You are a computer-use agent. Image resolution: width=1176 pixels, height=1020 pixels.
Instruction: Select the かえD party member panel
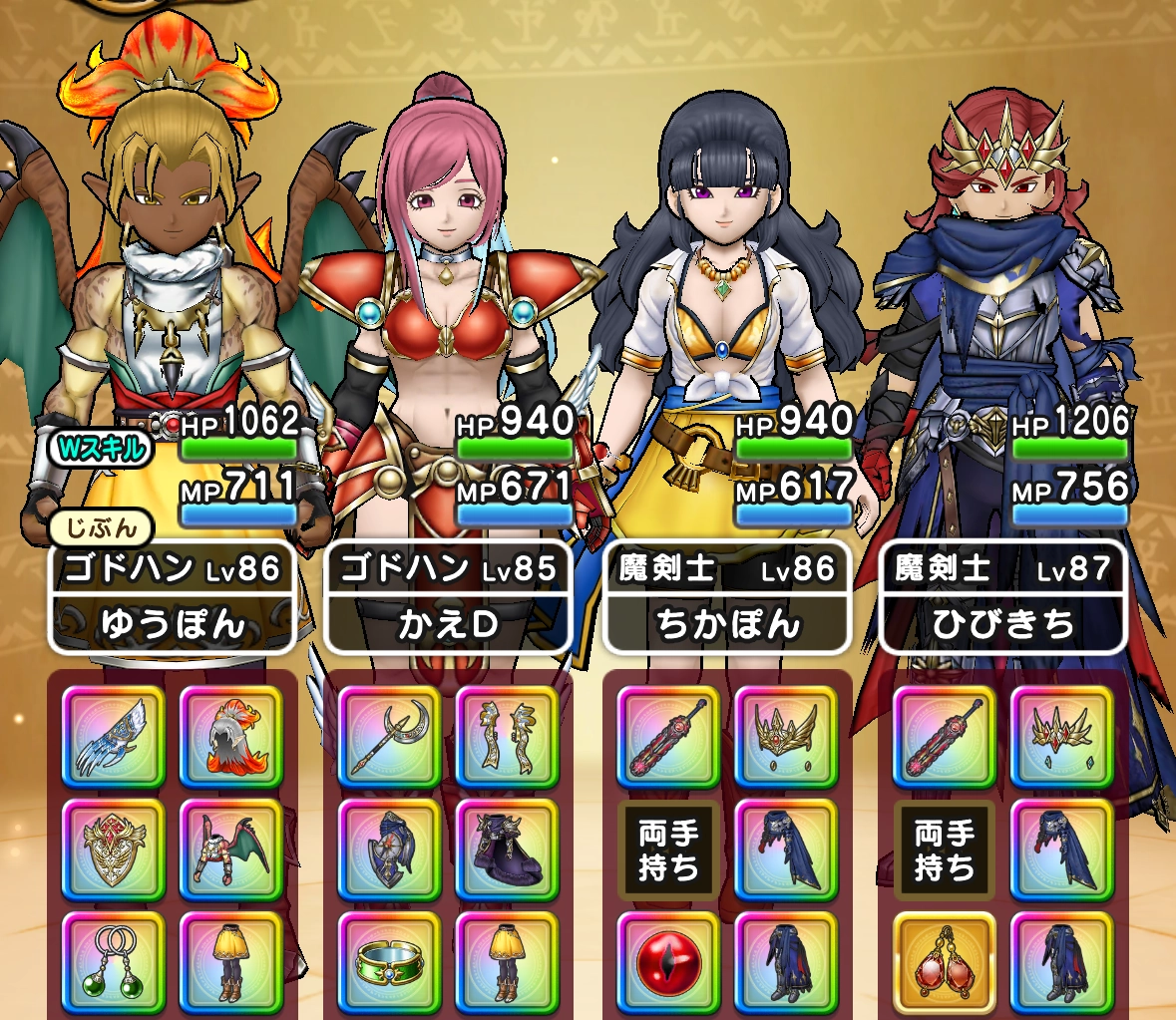(449, 597)
